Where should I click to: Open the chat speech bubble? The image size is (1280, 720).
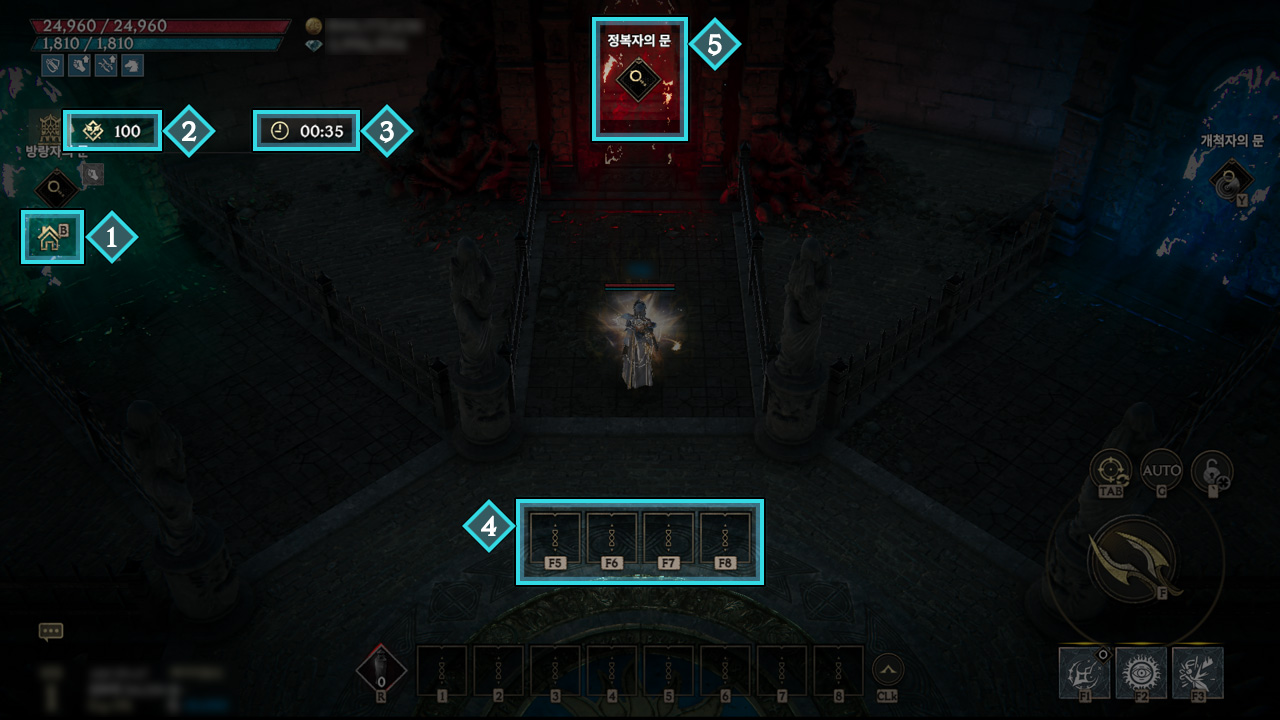pos(51,631)
